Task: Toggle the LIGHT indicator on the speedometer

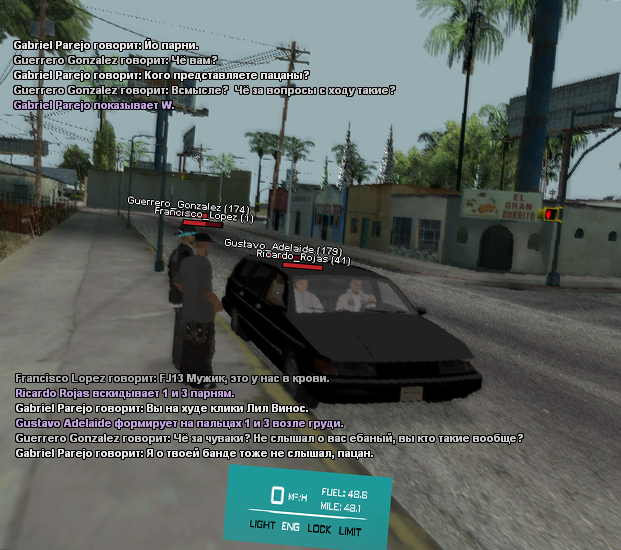Action: point(262,524)
